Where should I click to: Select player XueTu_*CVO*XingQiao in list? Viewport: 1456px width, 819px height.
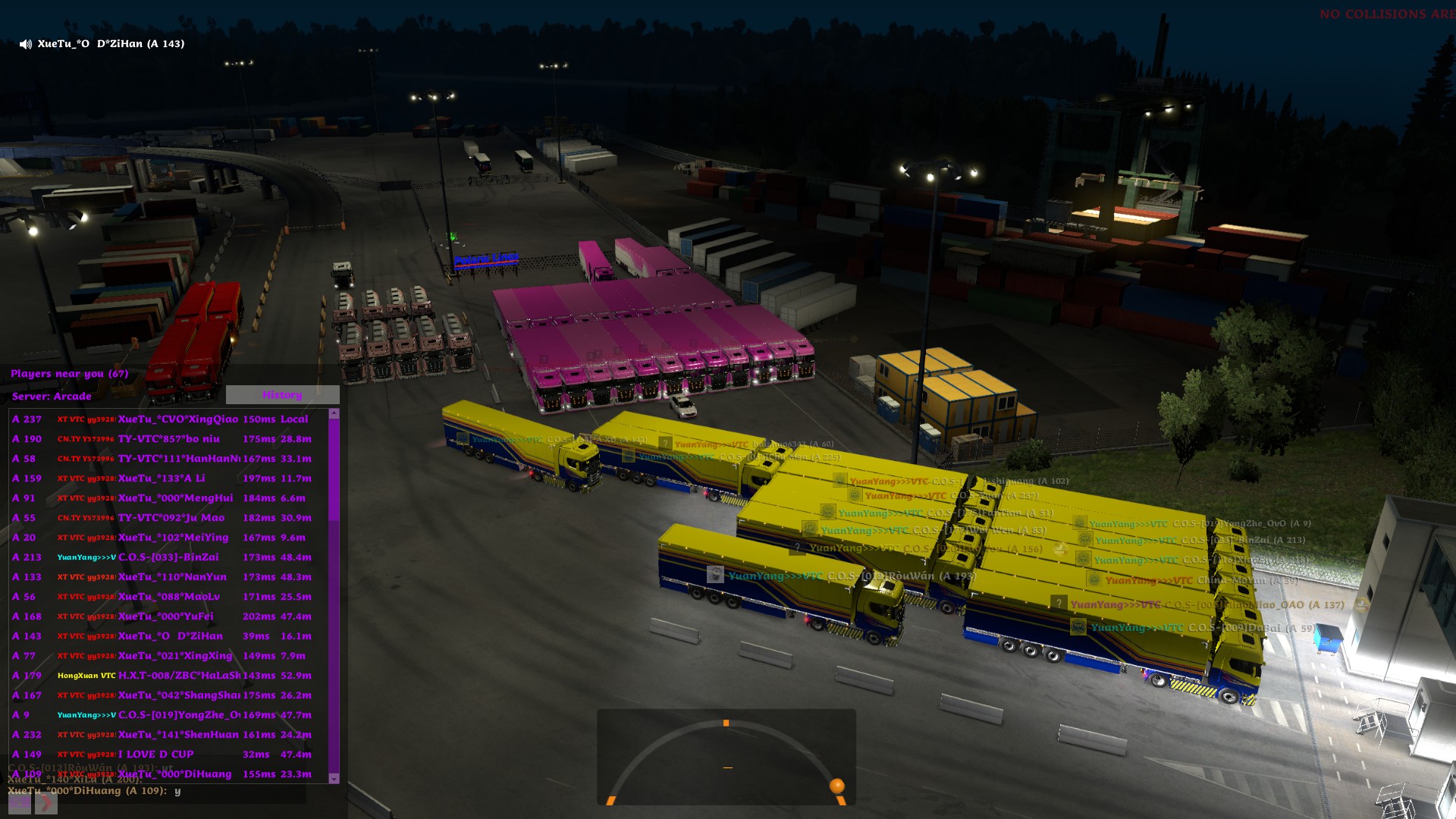coord(177,419)
